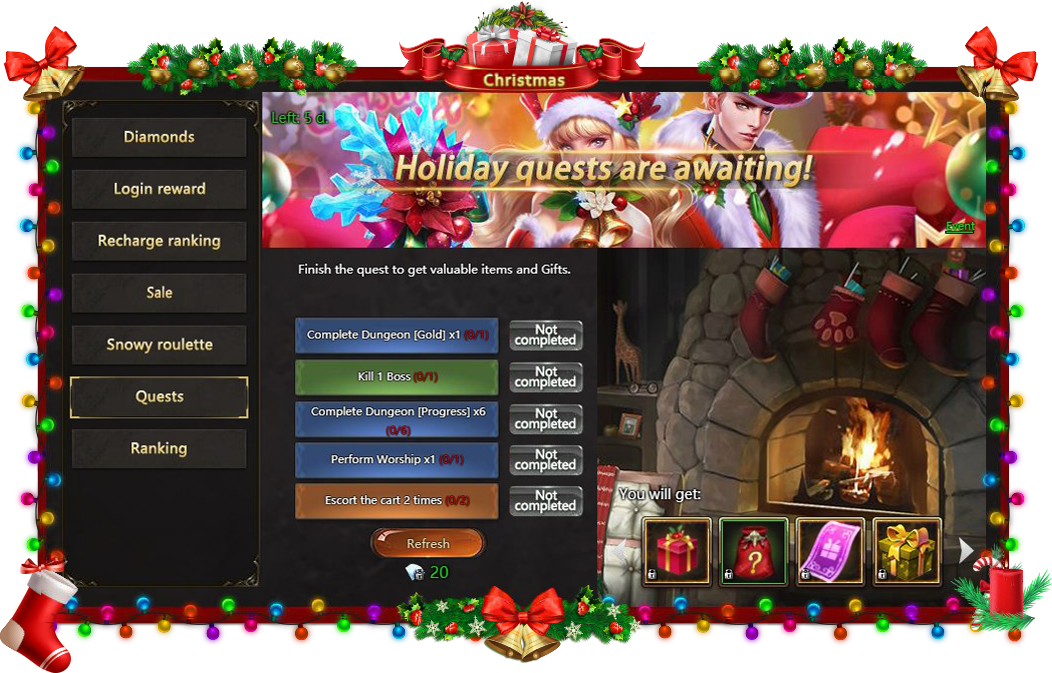Viewport: 1052px width, 673px height.
Task: Select the Complete Dungeon [Gold] quest
Action: tap(396, 336)
